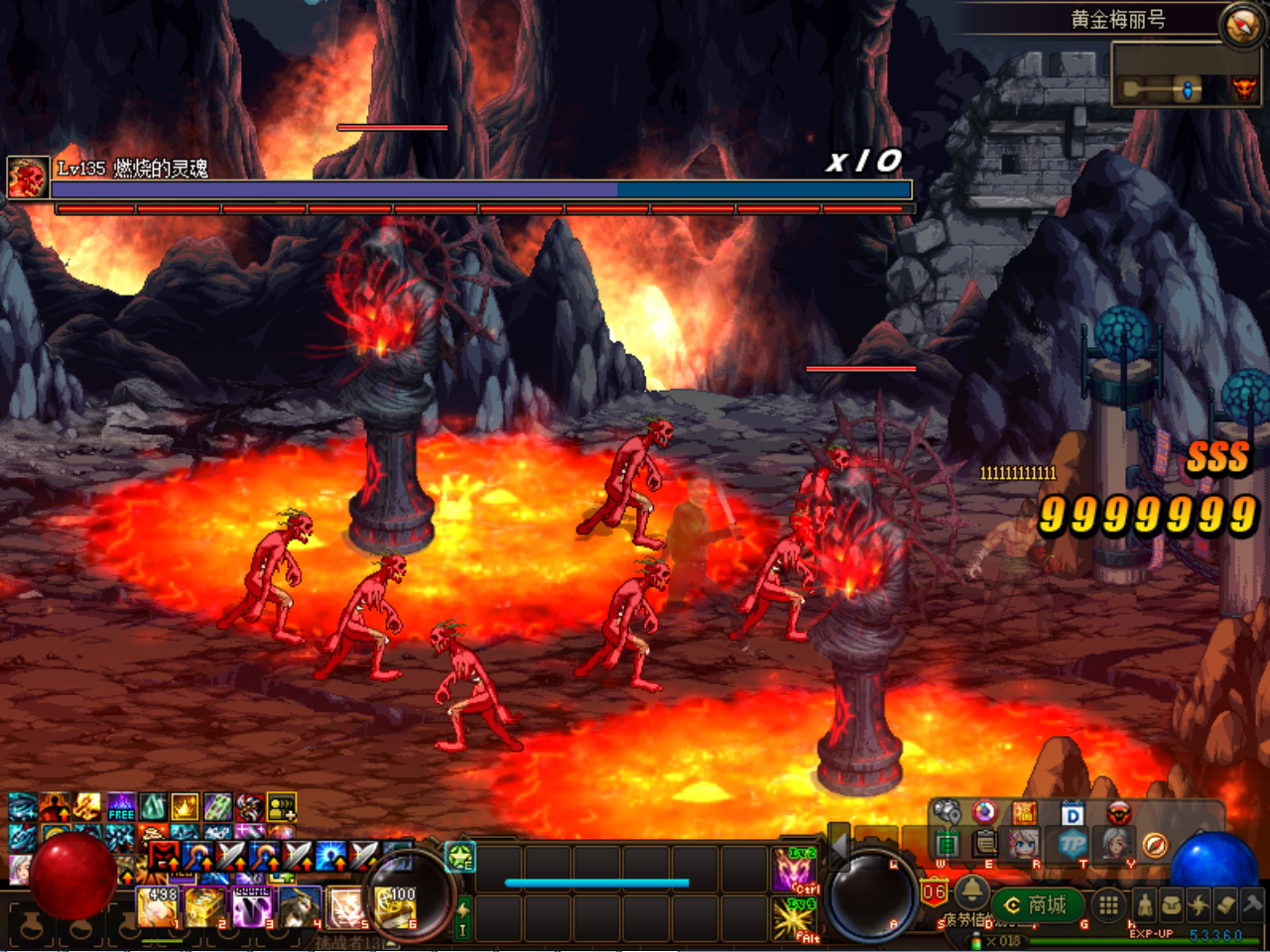Open the mailbox icon on the W shortcut
1270x952 pixels.
[949, 844]
